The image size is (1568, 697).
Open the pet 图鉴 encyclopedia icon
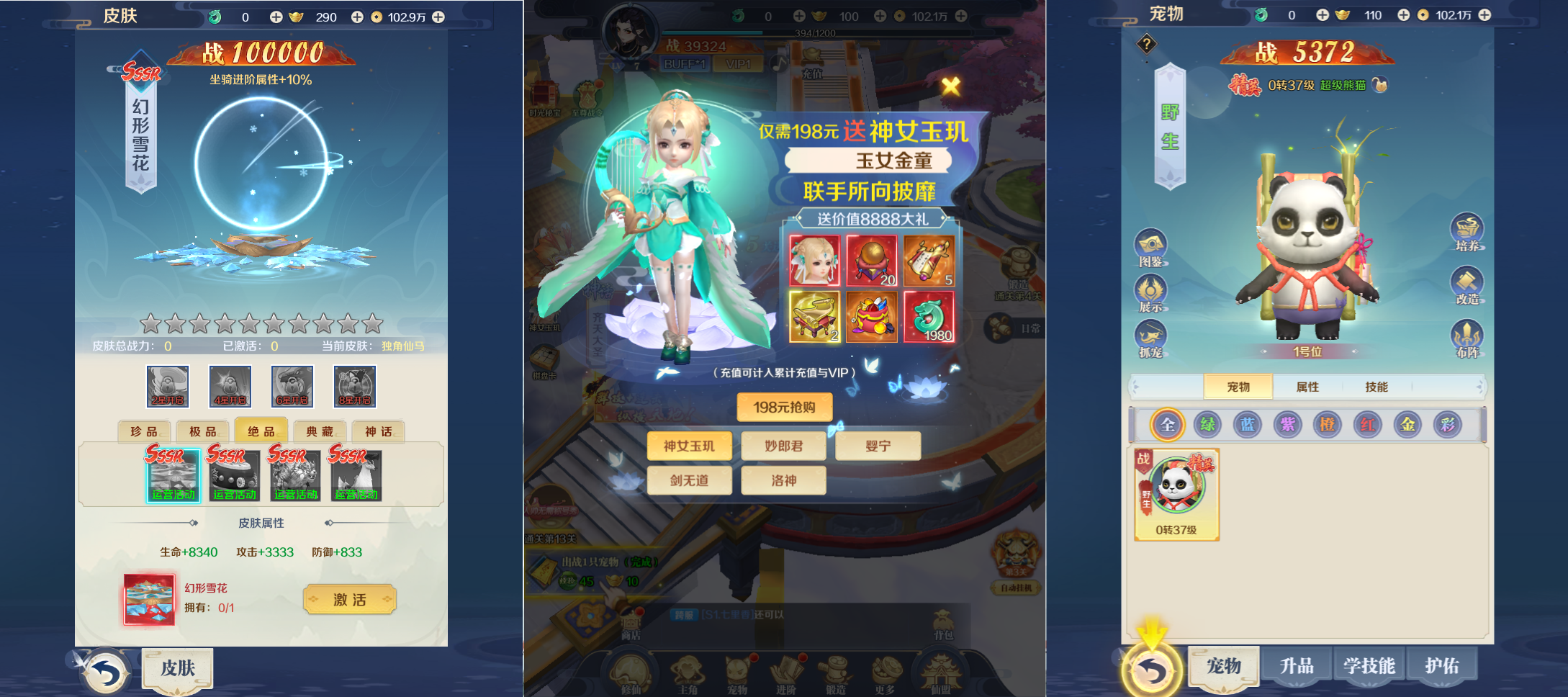(1150, 248)
